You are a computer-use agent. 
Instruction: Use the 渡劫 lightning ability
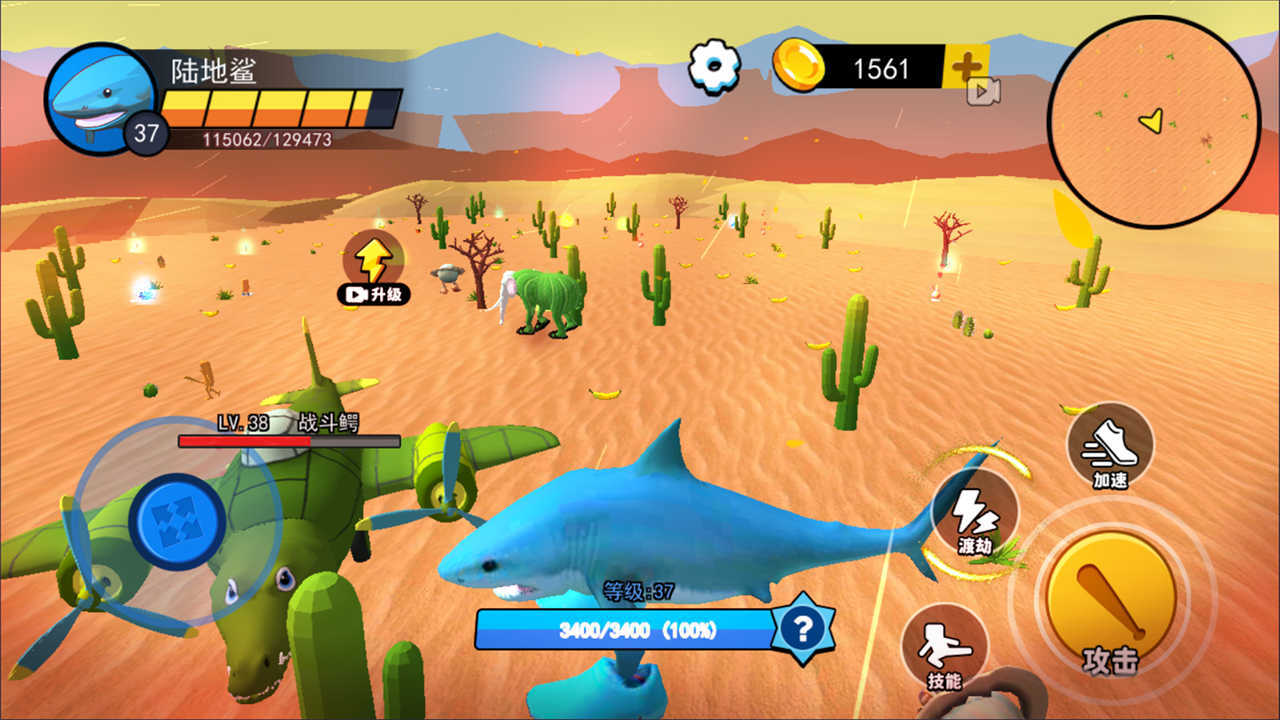click(974, 515)
